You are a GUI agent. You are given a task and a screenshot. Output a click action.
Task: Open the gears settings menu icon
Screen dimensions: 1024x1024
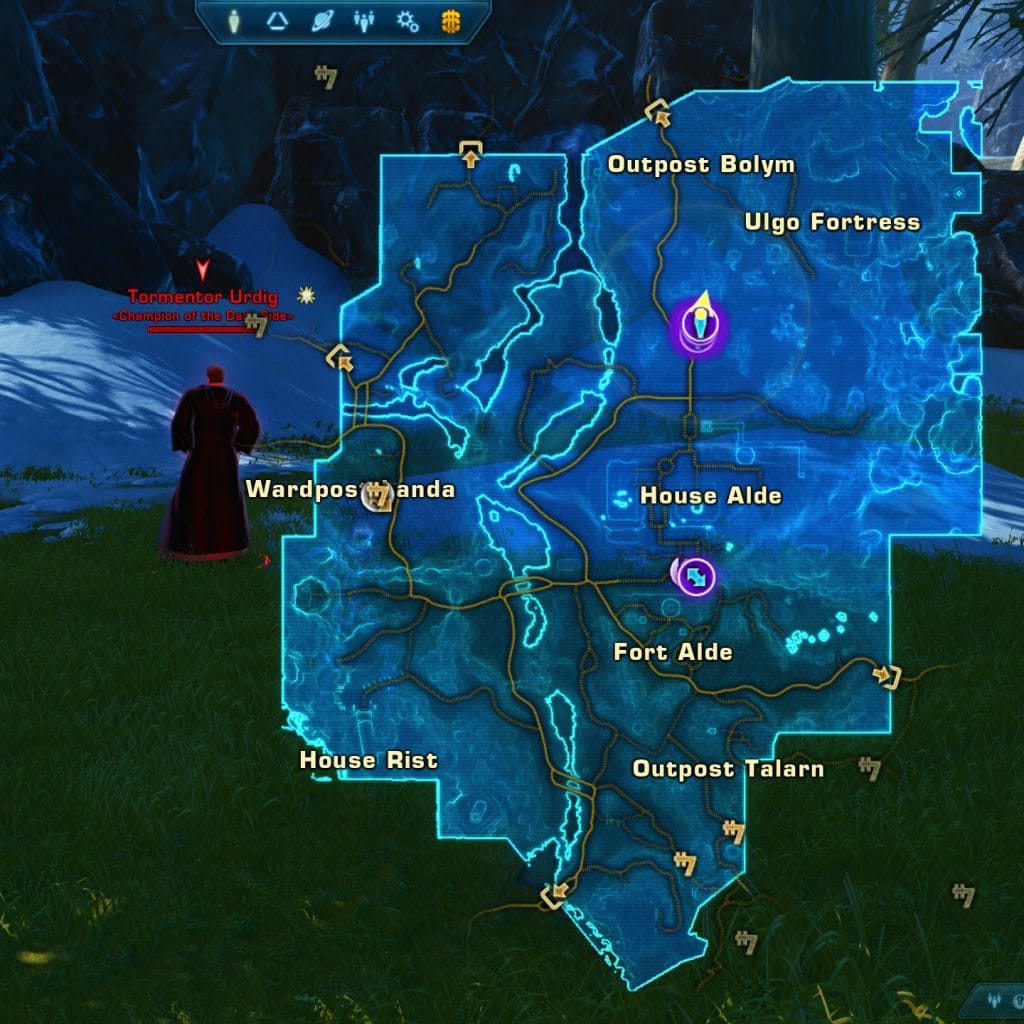tap(407, 19)
